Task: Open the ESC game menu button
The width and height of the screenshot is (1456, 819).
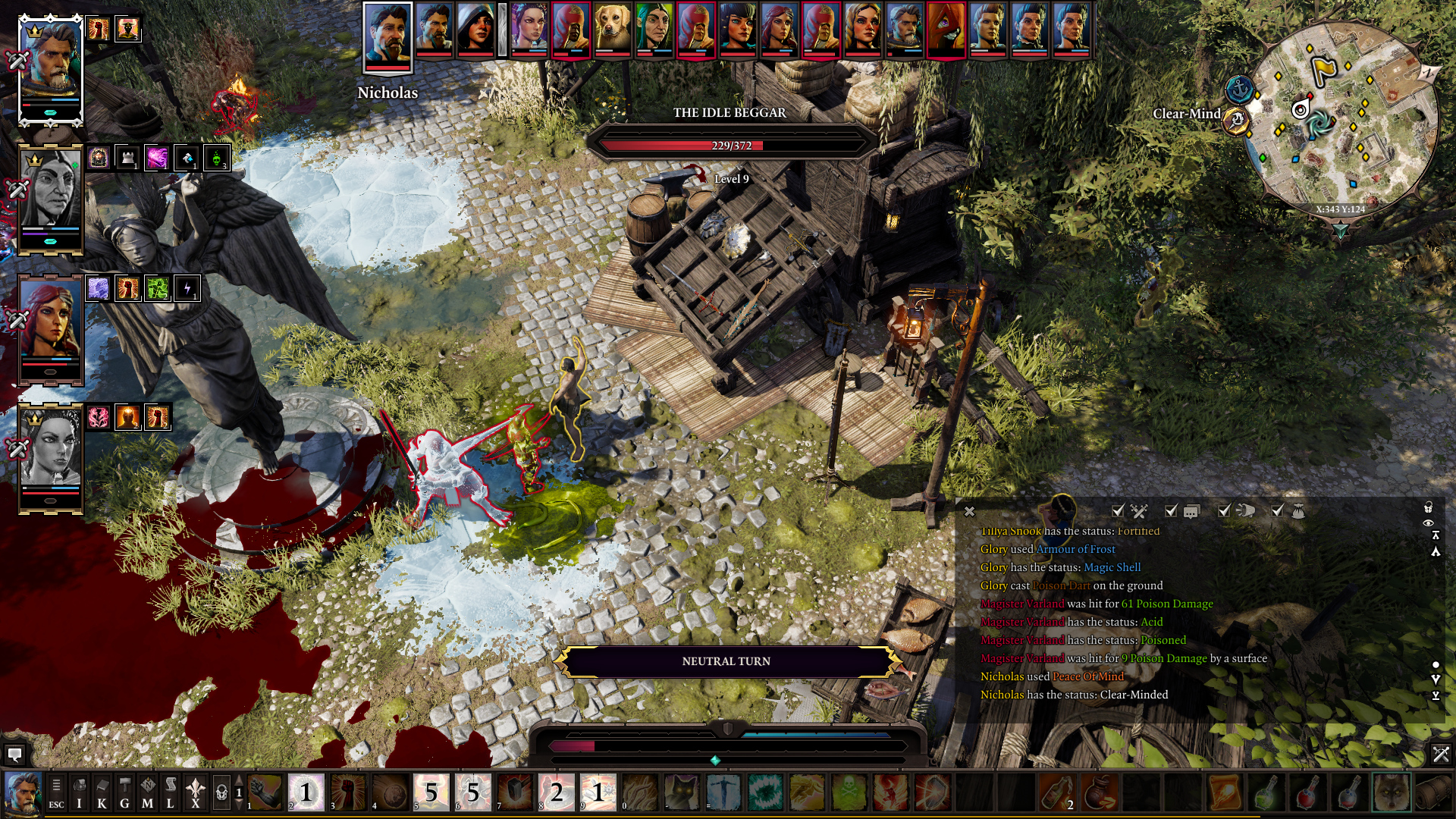Action: pos(56,793)
